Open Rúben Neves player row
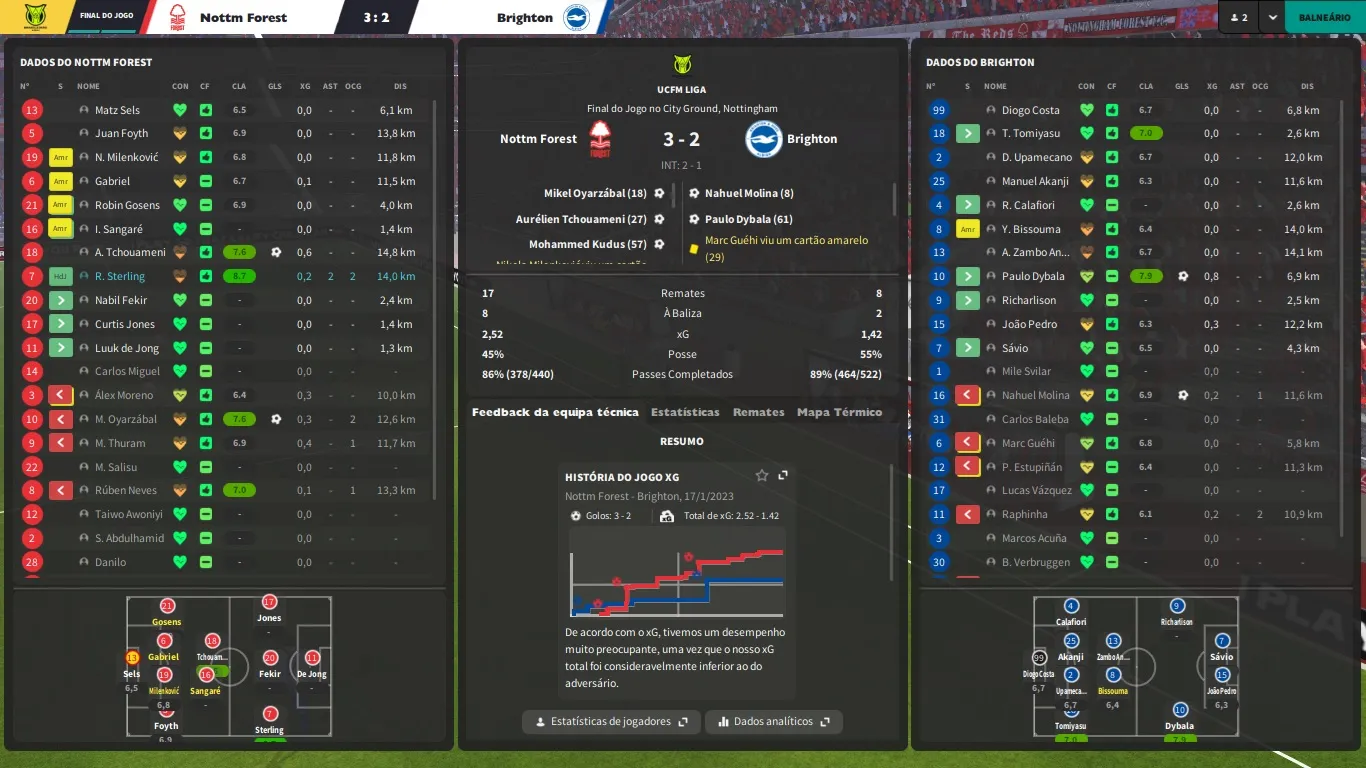The height and width of the screenshot is (768, 1366). click(126, 490)
